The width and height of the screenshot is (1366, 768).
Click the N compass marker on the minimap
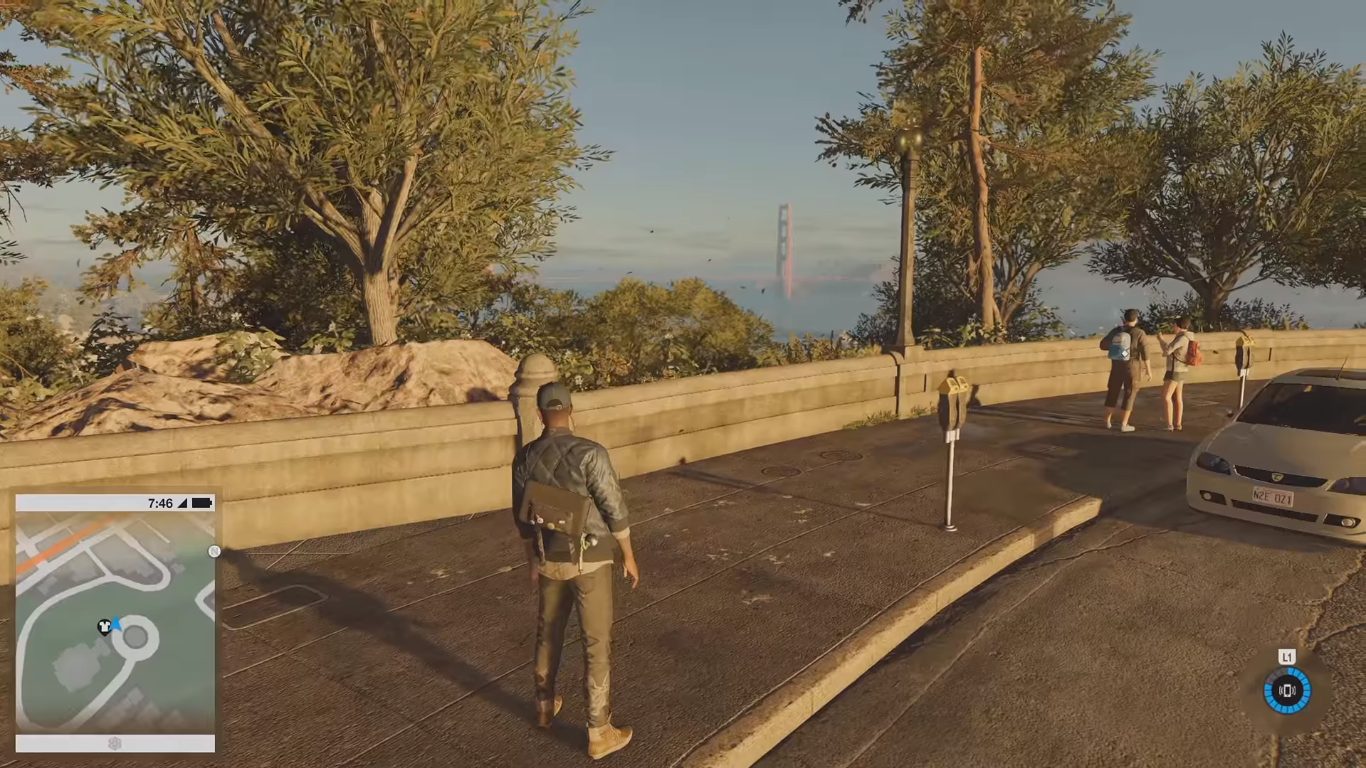(214, 551)
